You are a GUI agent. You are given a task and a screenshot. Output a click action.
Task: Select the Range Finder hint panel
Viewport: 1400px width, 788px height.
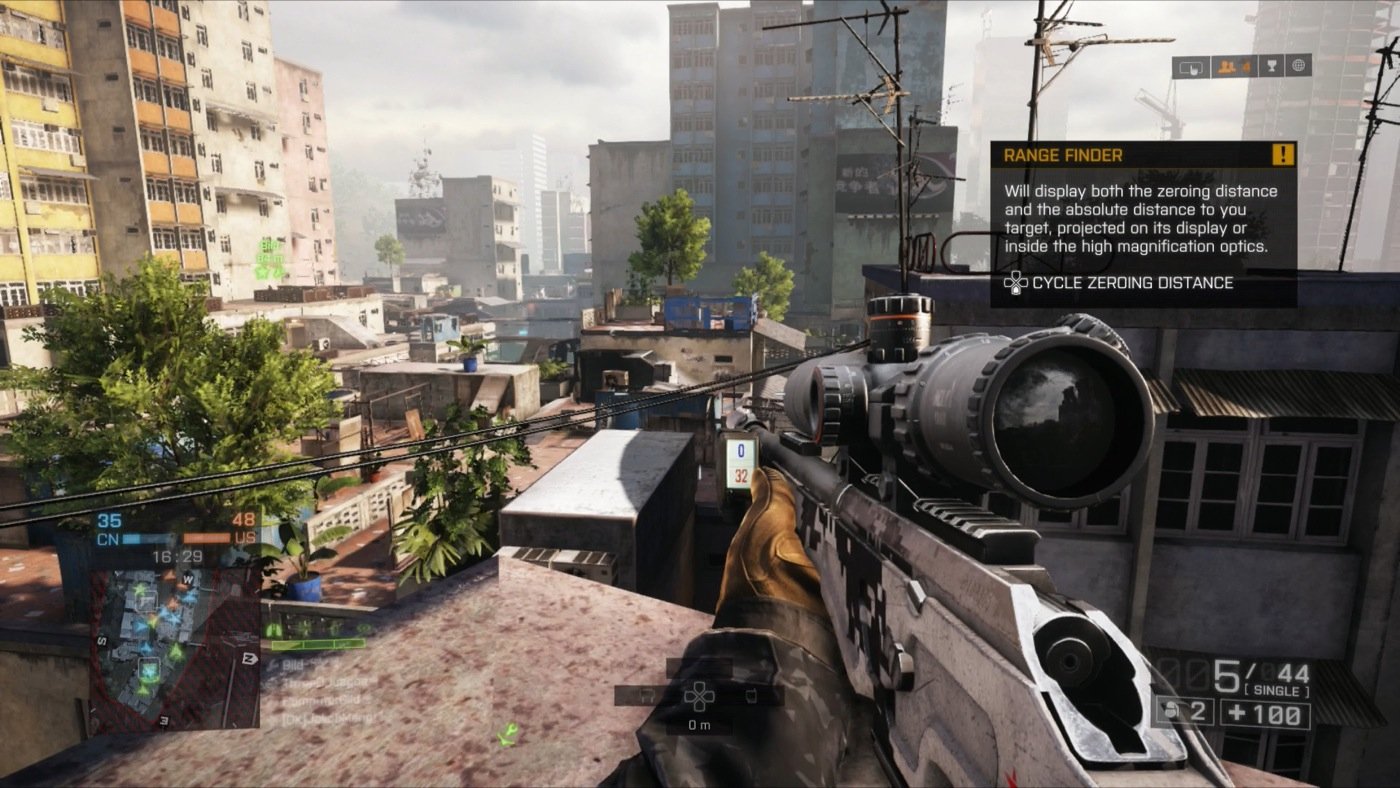tap(1142, 223)
